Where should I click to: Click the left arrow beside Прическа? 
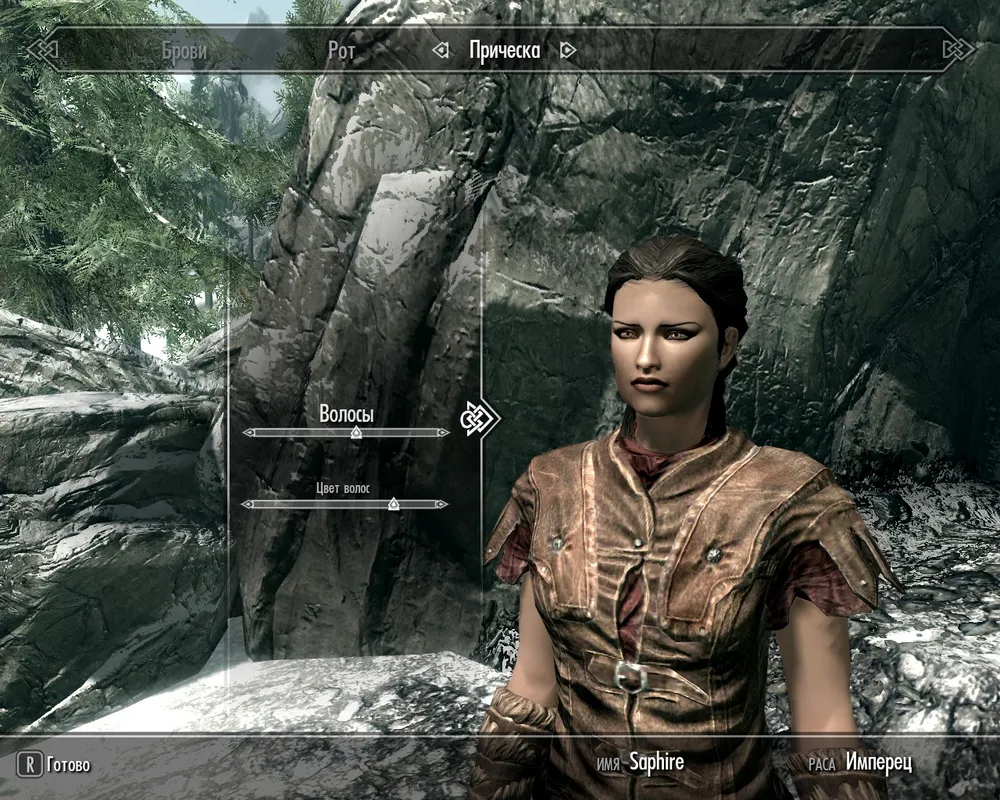tap(440, 50)
